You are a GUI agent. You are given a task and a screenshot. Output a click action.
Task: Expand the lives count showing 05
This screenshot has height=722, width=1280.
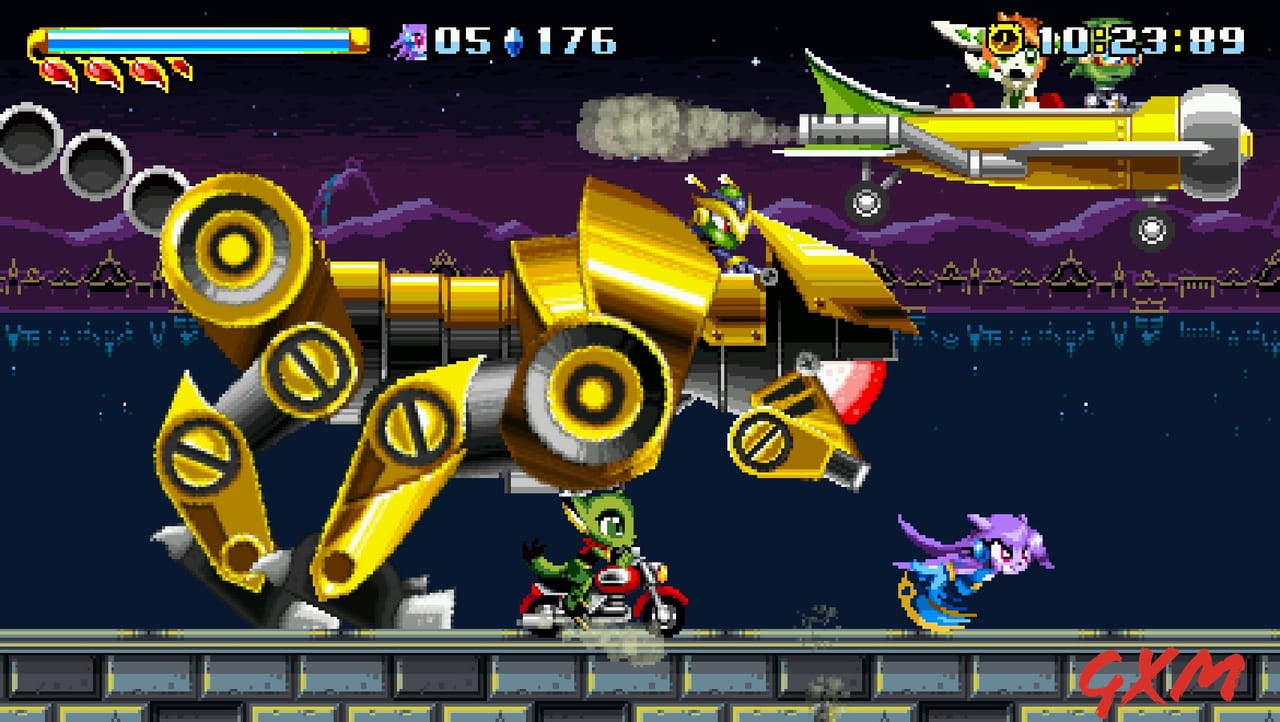(465, 42)
